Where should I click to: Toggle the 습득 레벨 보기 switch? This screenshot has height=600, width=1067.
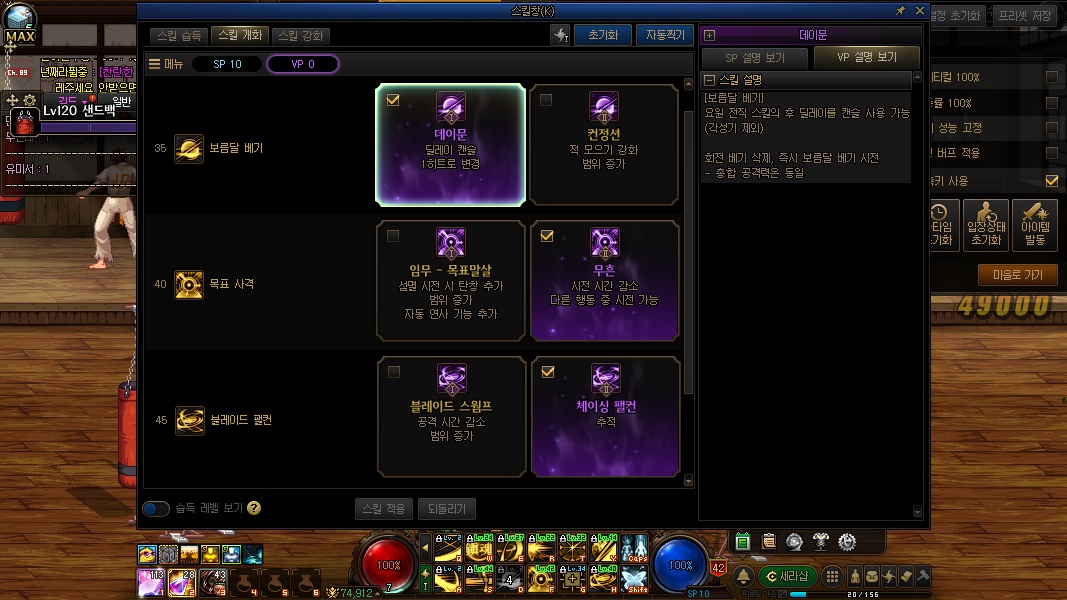(156, 508)
